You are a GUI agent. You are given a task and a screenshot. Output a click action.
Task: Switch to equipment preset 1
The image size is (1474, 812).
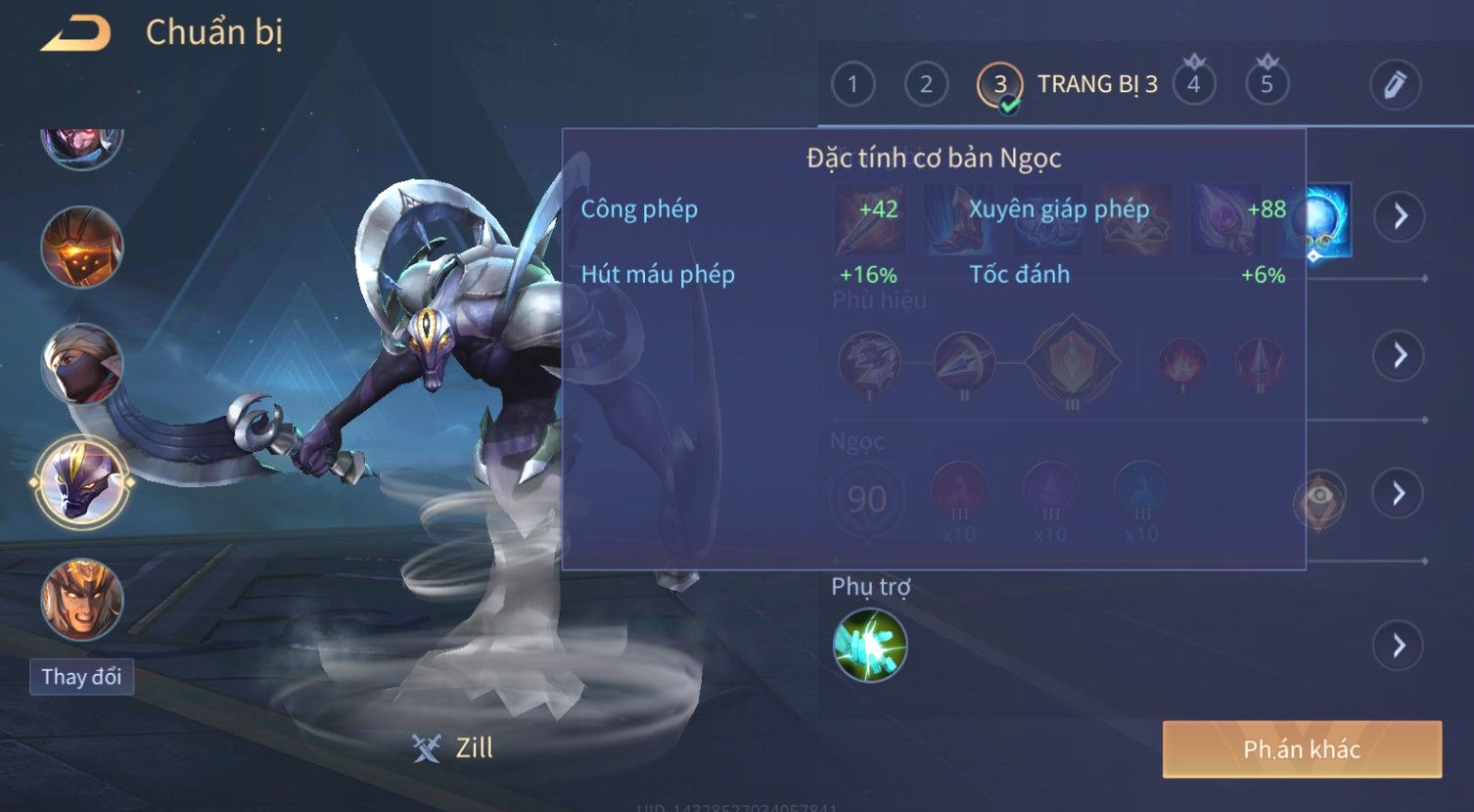click(x=852, y=85)
